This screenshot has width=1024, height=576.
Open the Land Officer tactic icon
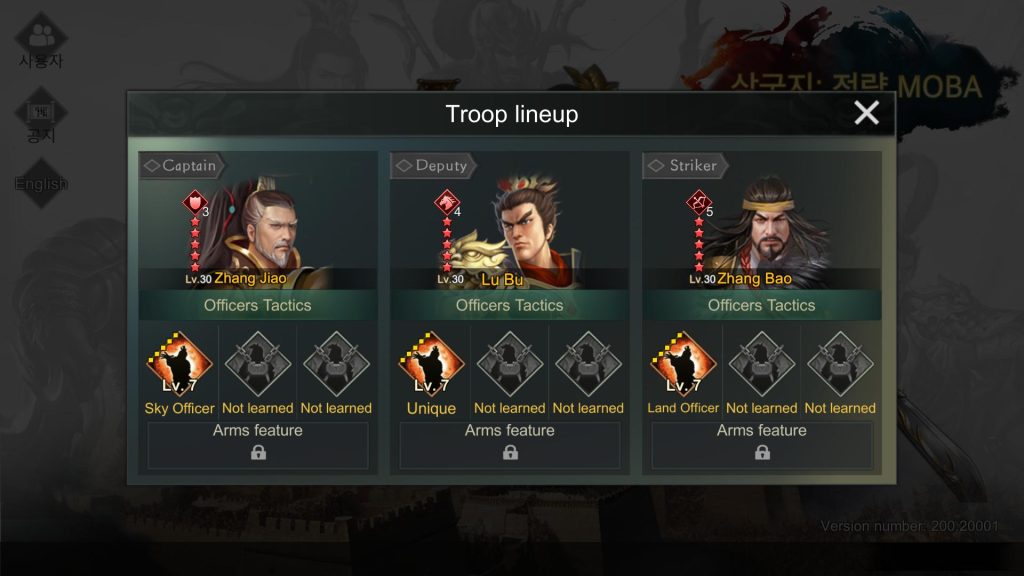[x=683, y=364]
